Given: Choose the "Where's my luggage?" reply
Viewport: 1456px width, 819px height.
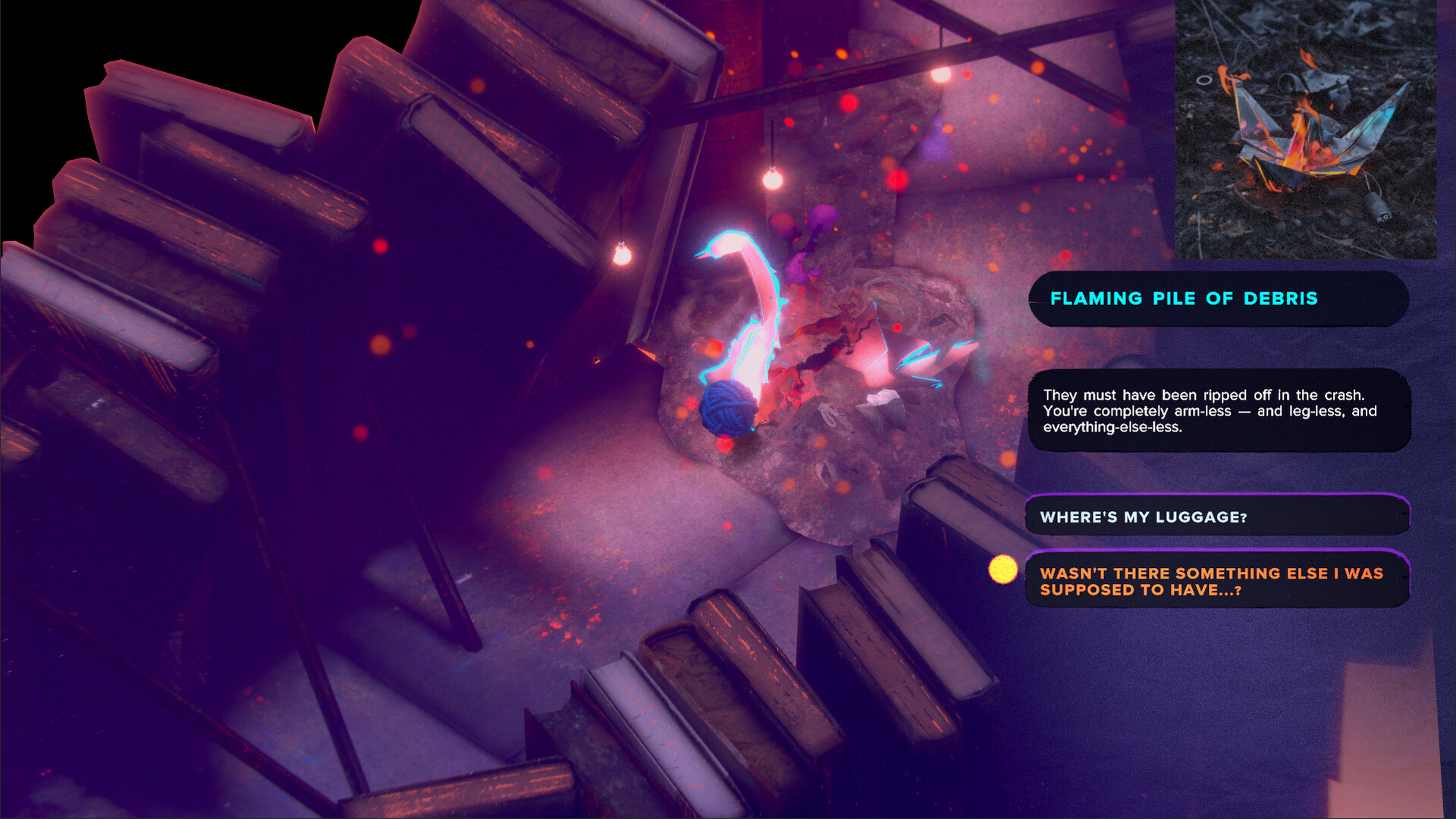Looking at the screenshot, I should (x=1216, y=517).
